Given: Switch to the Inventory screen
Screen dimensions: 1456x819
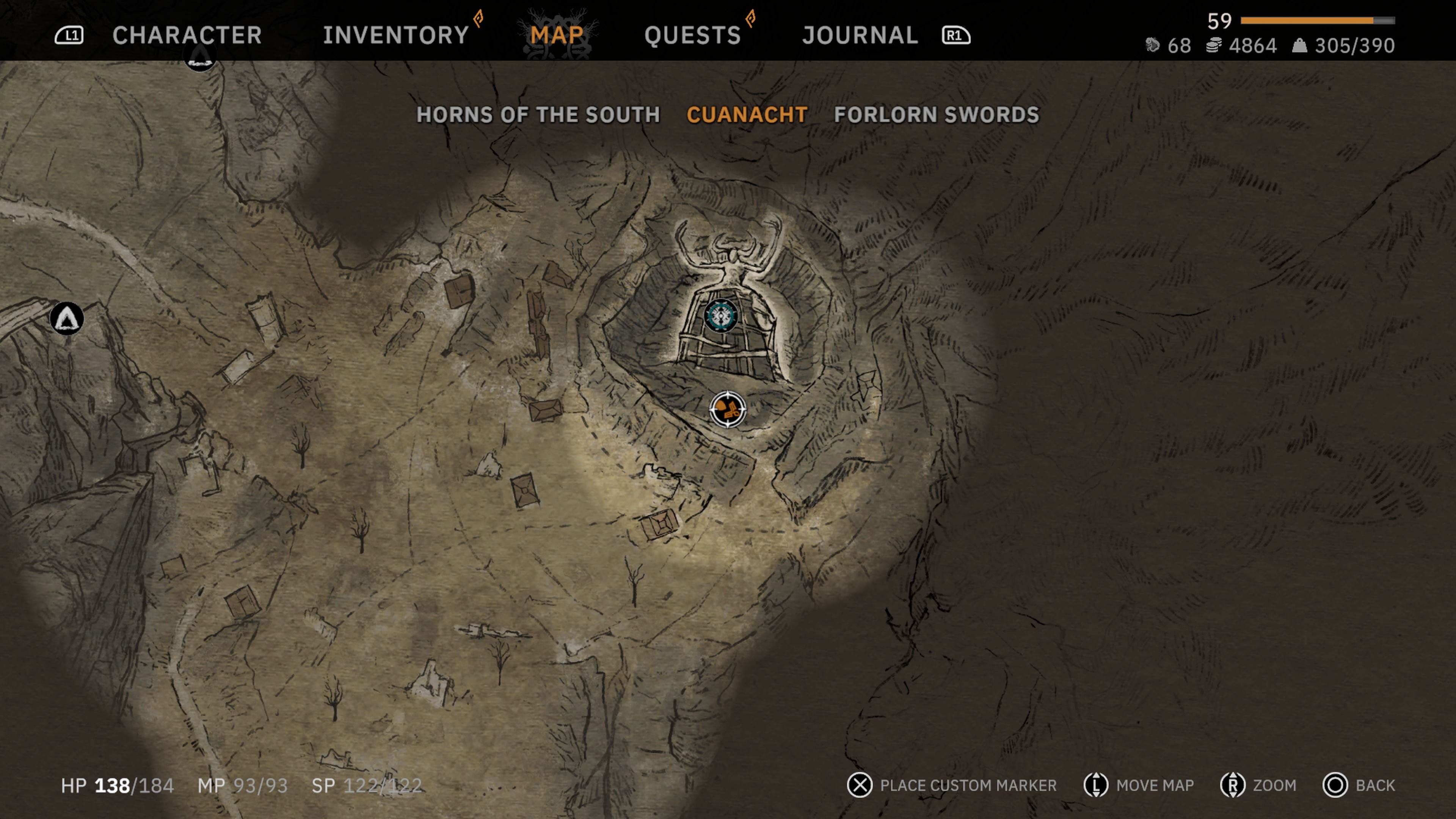Looking at the screenshot, I should click(394, 35).
